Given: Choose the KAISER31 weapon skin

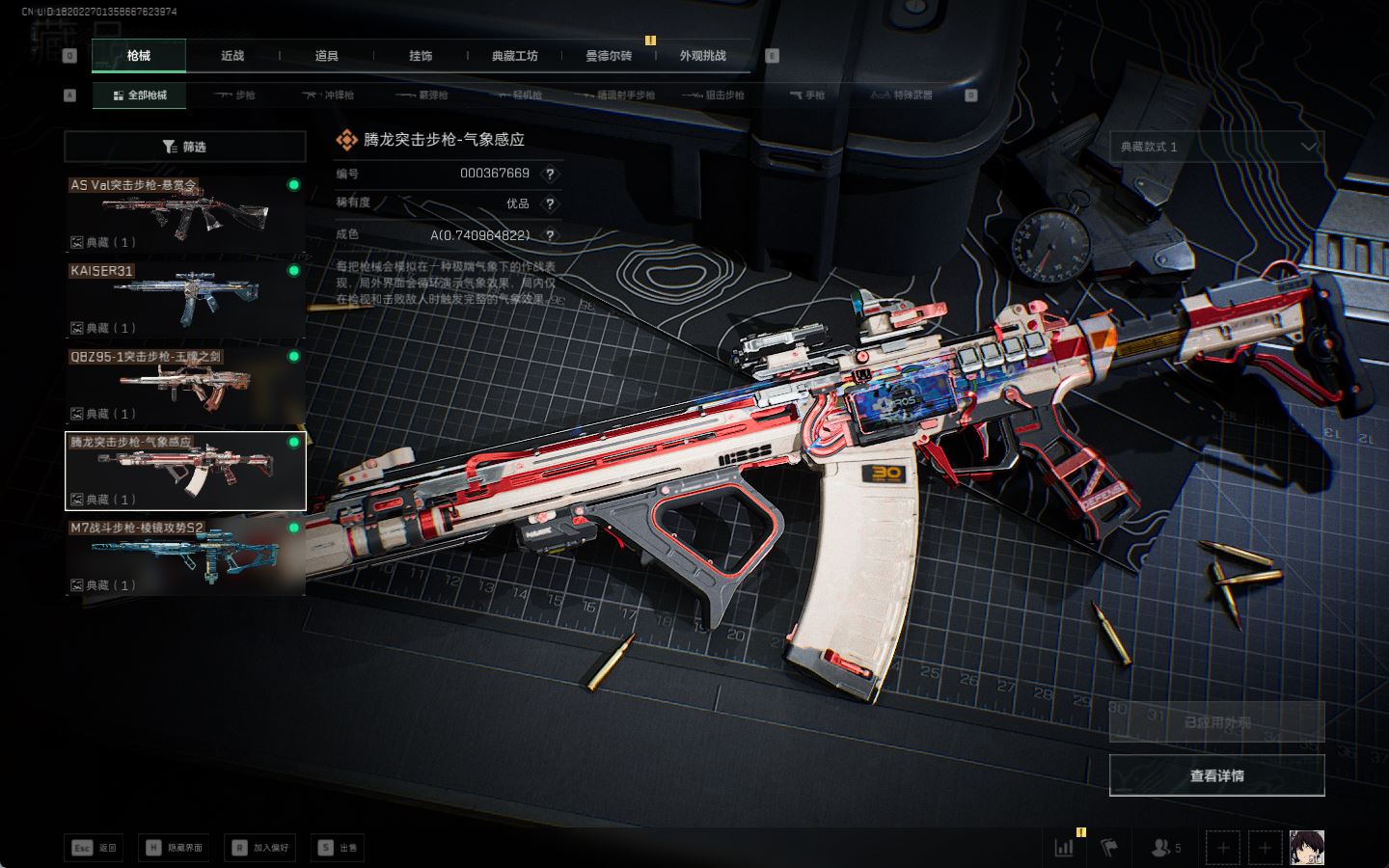Looking at the screenshot, I should [x=184, y=299].
